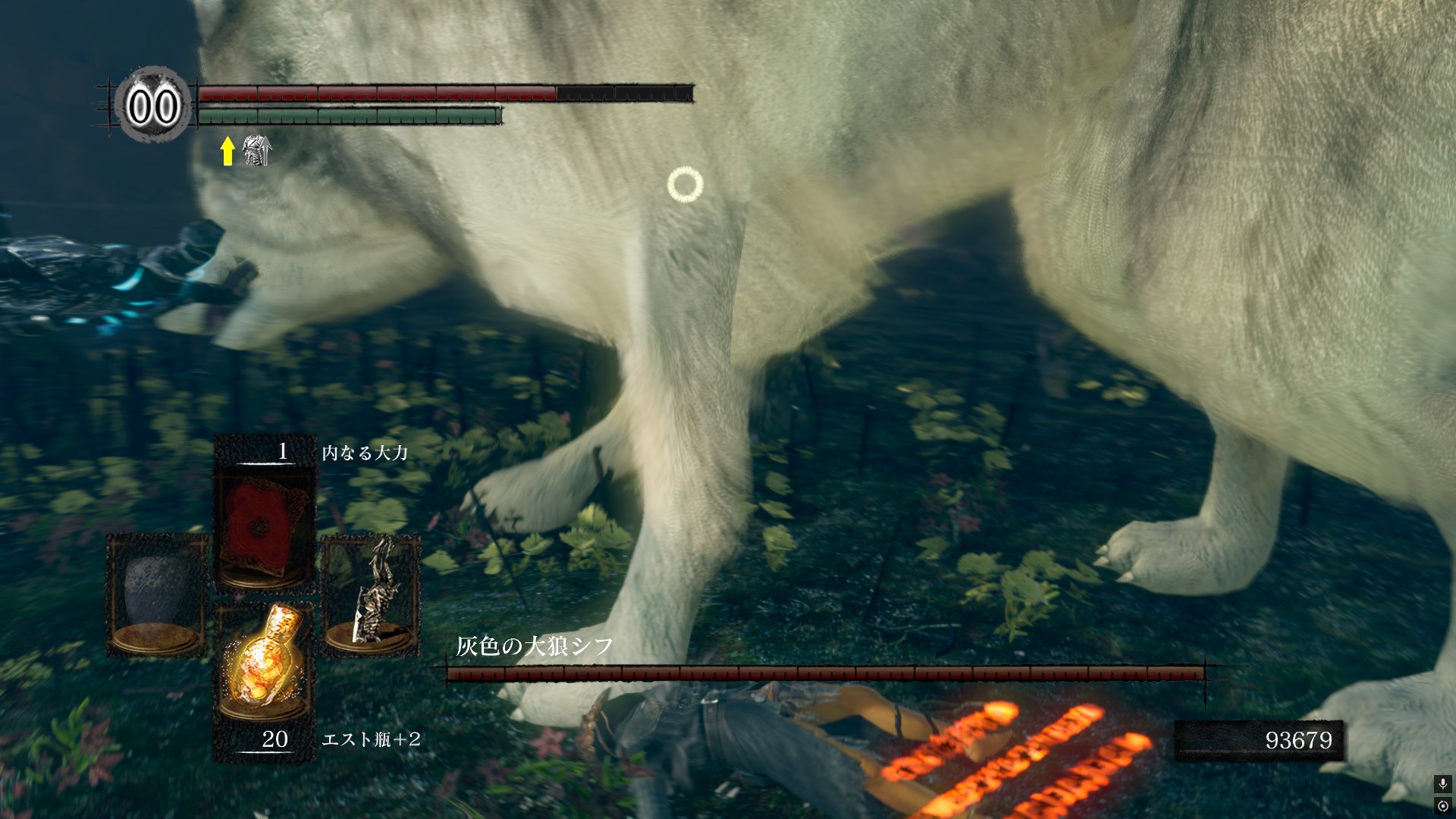Viewport: 1456px width, 819px height.
Task: Select the right-hand weapon equipment slot
Action: click(x=372, y=595)
